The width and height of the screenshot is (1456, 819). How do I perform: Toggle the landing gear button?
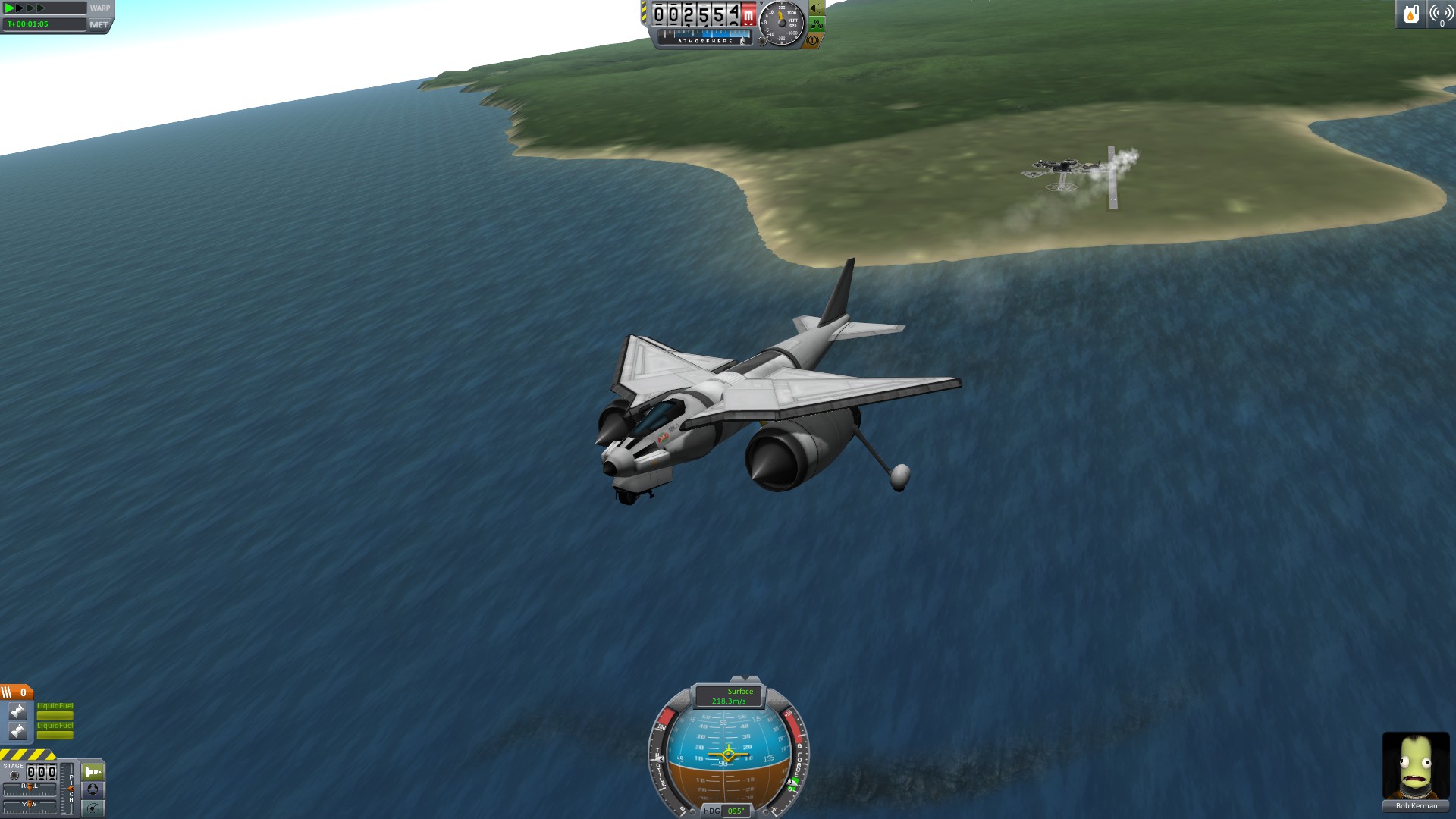click(817, 24)
